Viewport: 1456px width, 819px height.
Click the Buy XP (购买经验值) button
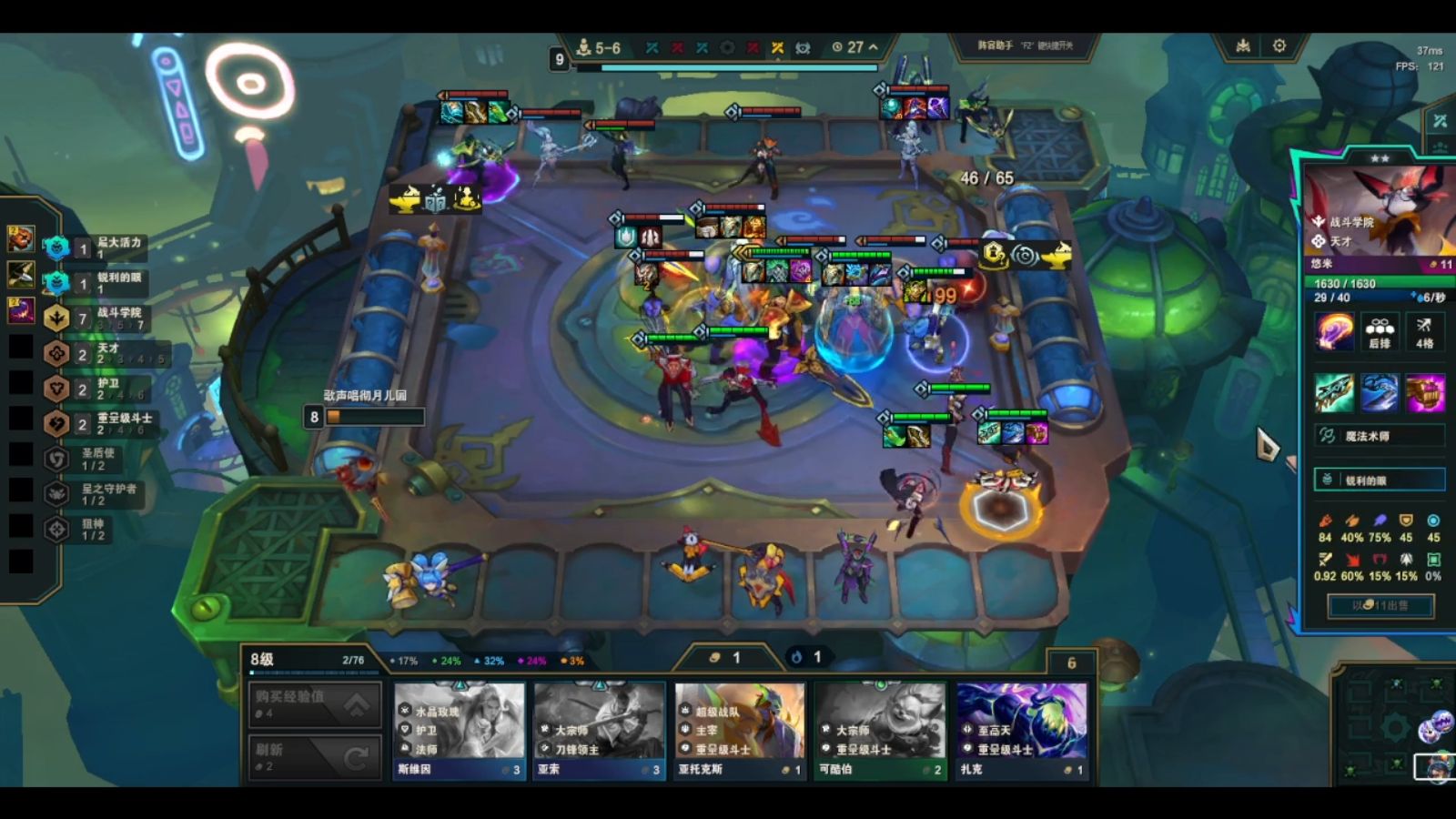pos(314,703)
